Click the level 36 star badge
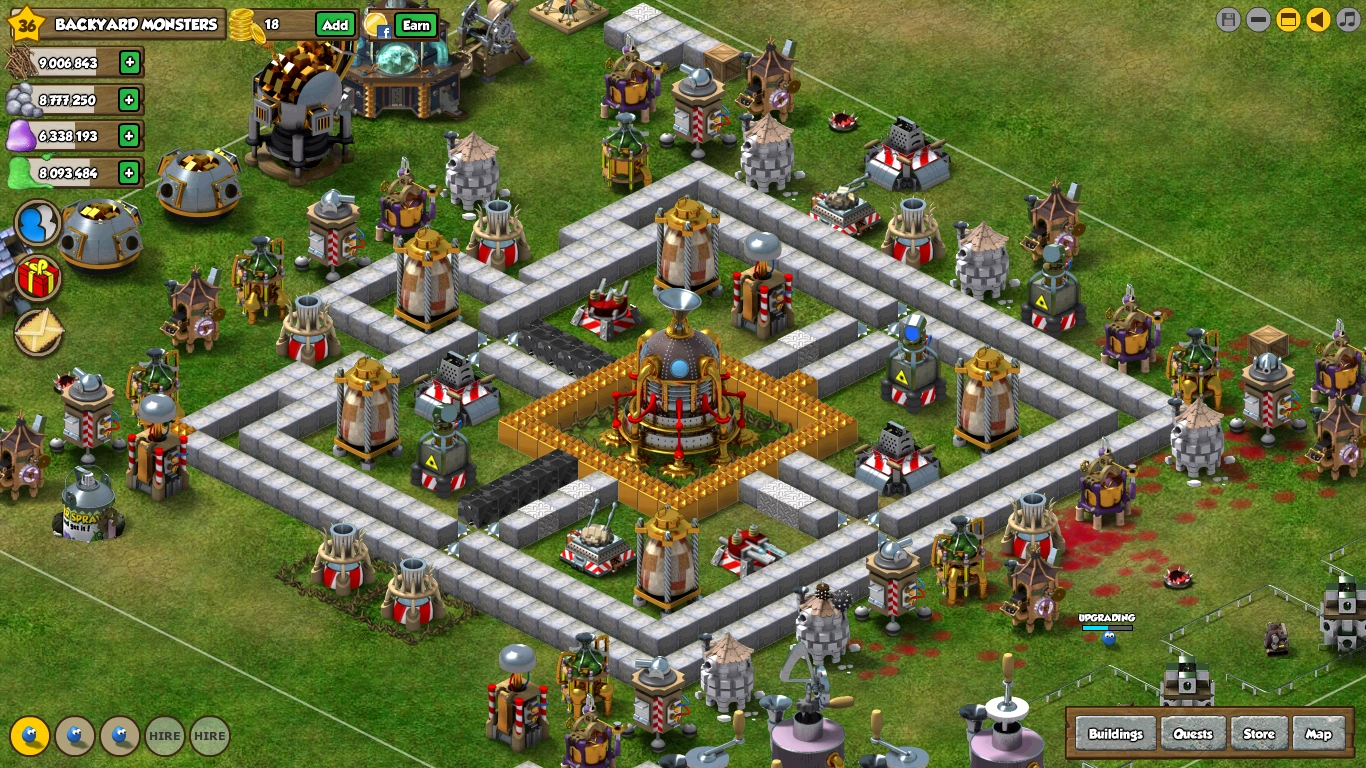 pos(27,24)
